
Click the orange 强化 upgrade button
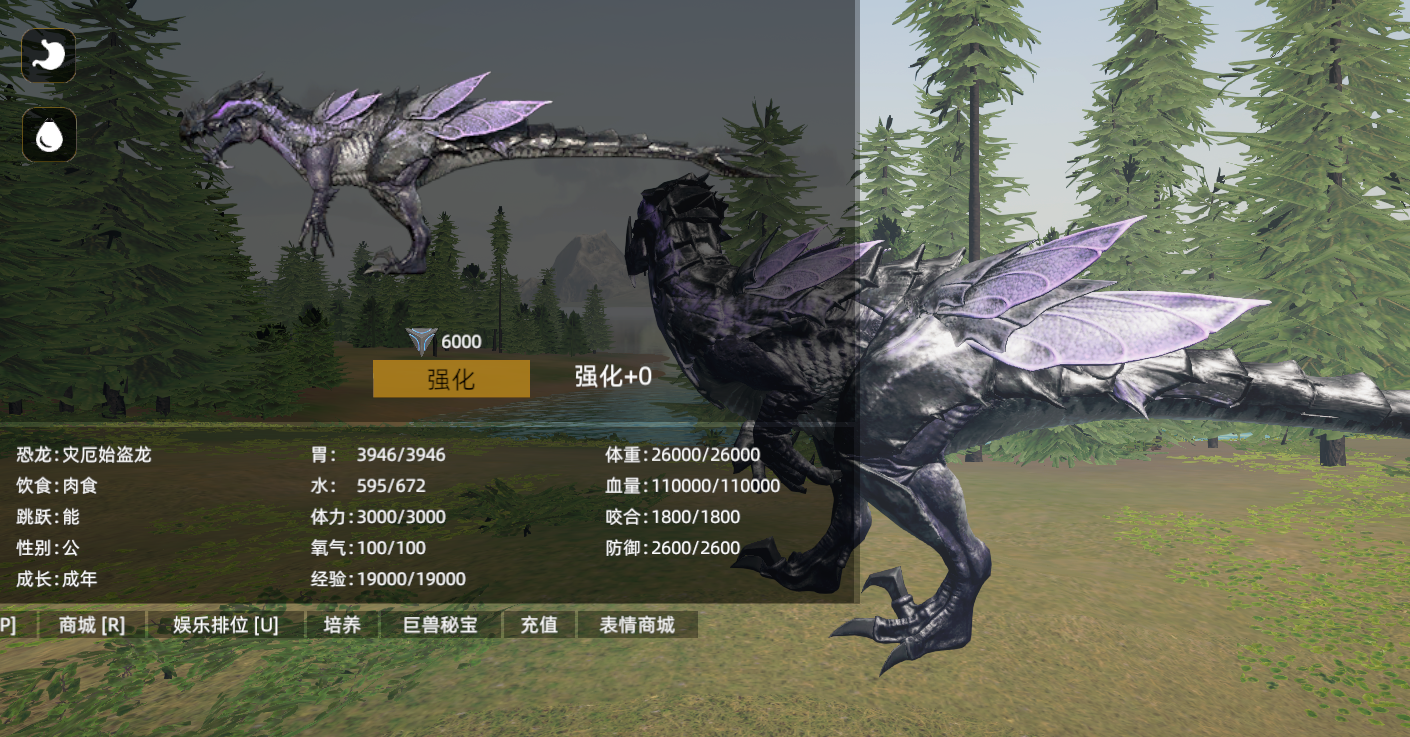(451, 379)
